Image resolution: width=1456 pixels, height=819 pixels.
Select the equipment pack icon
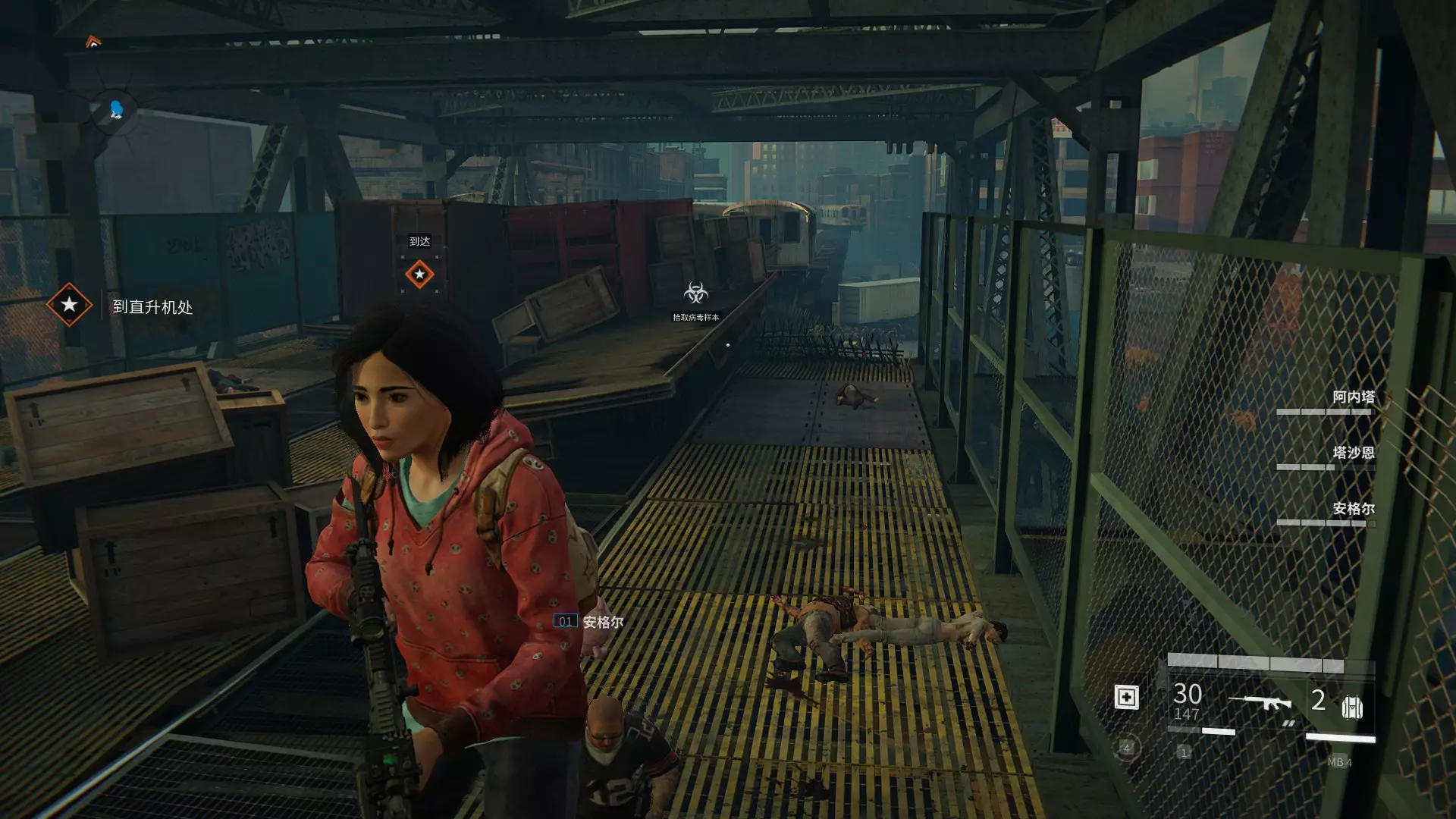(1352, 707)
